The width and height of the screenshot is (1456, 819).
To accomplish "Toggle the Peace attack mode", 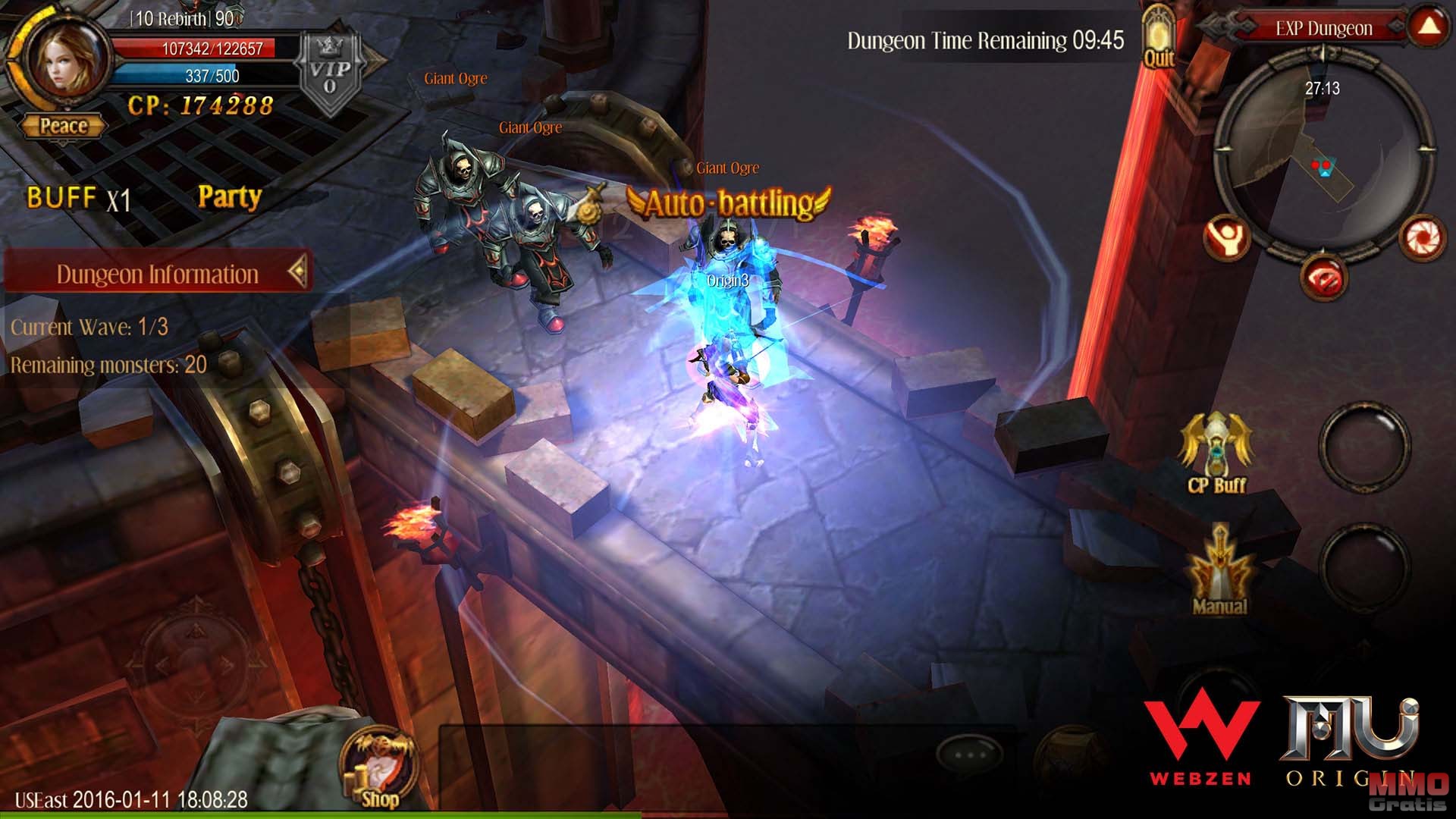I will 64,126.
